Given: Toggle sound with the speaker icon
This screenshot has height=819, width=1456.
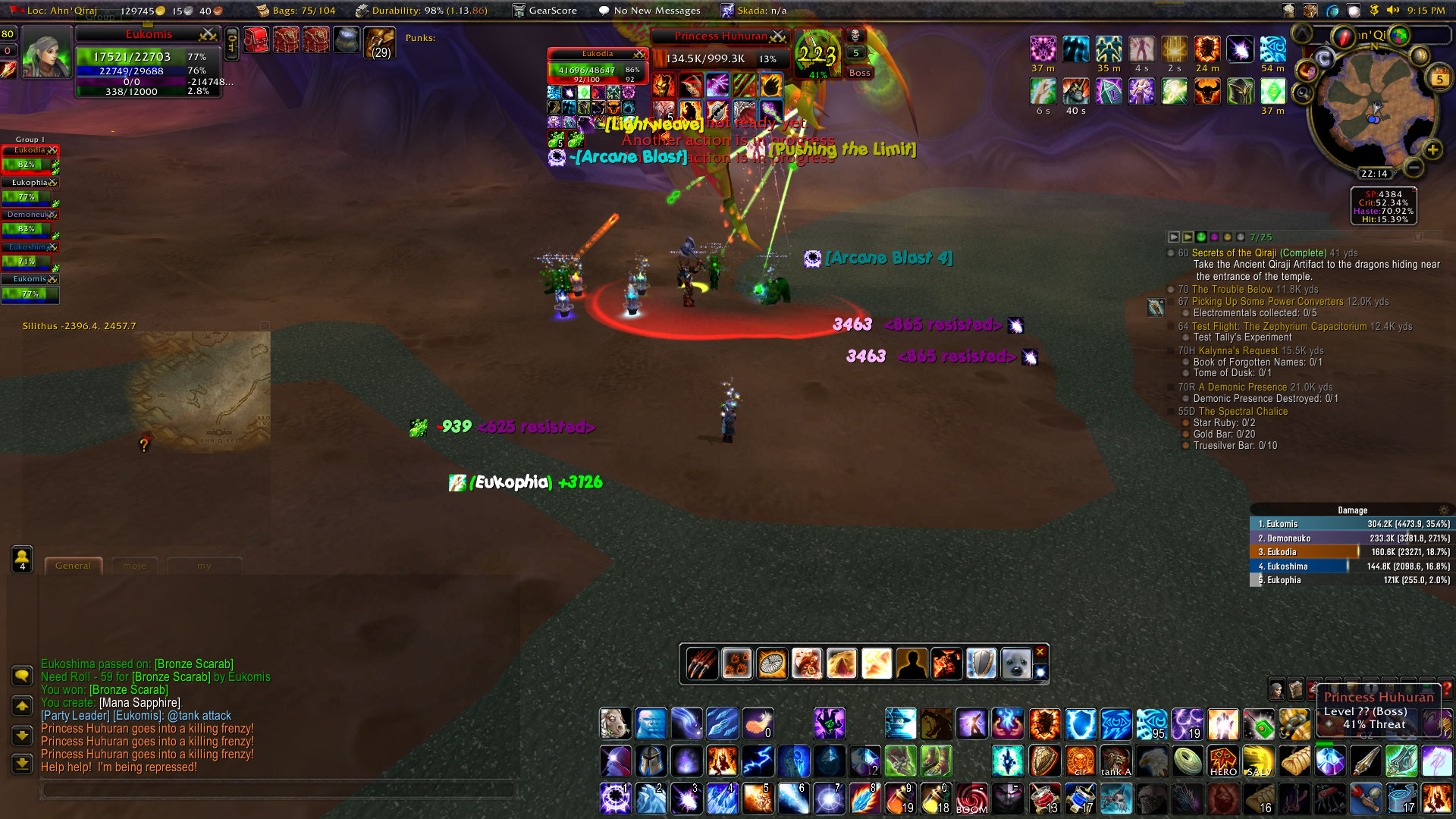Looking at the screenshot, I should tap(1392, 11).
